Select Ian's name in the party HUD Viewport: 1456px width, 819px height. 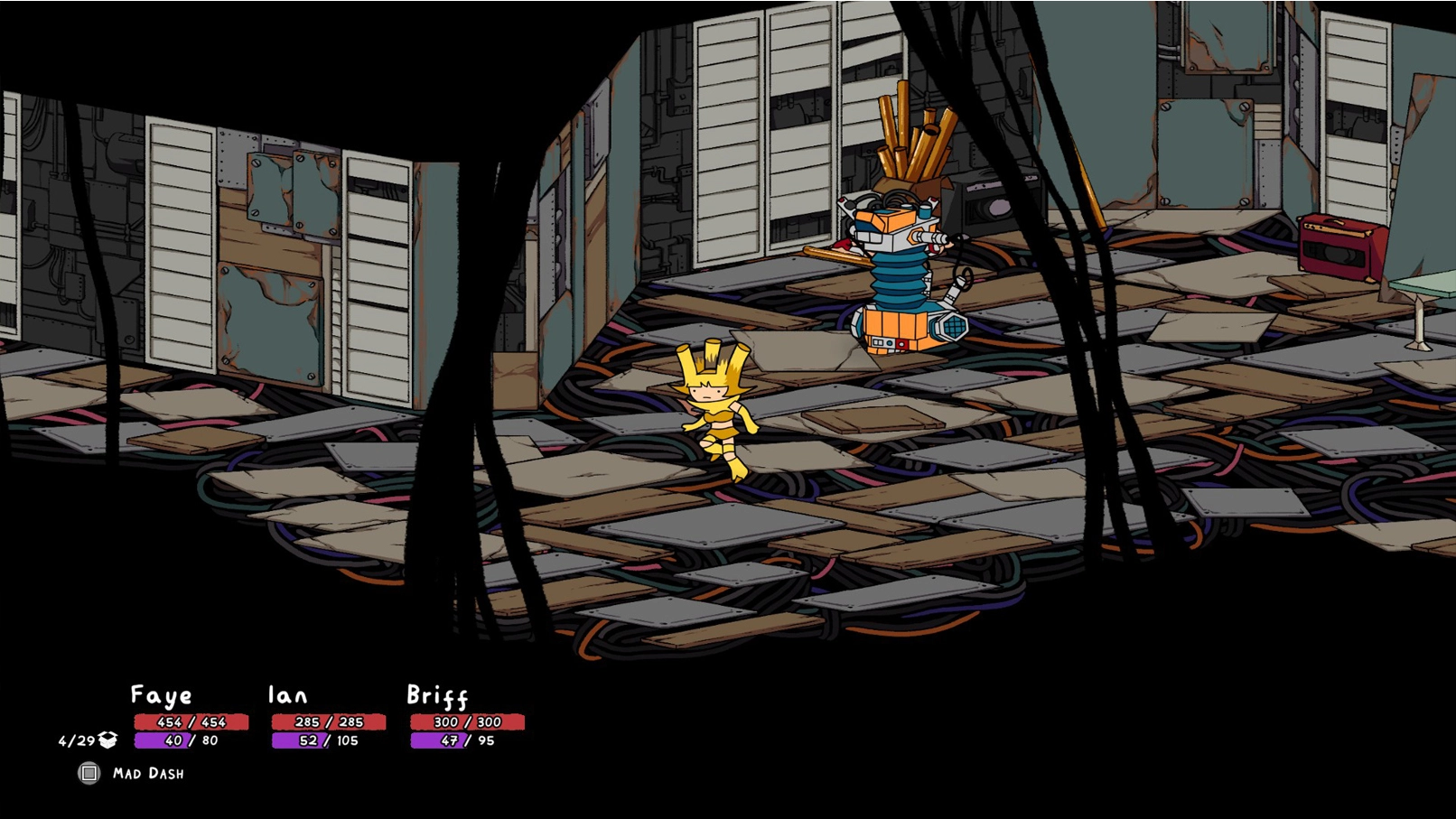(x=287, y=695)
